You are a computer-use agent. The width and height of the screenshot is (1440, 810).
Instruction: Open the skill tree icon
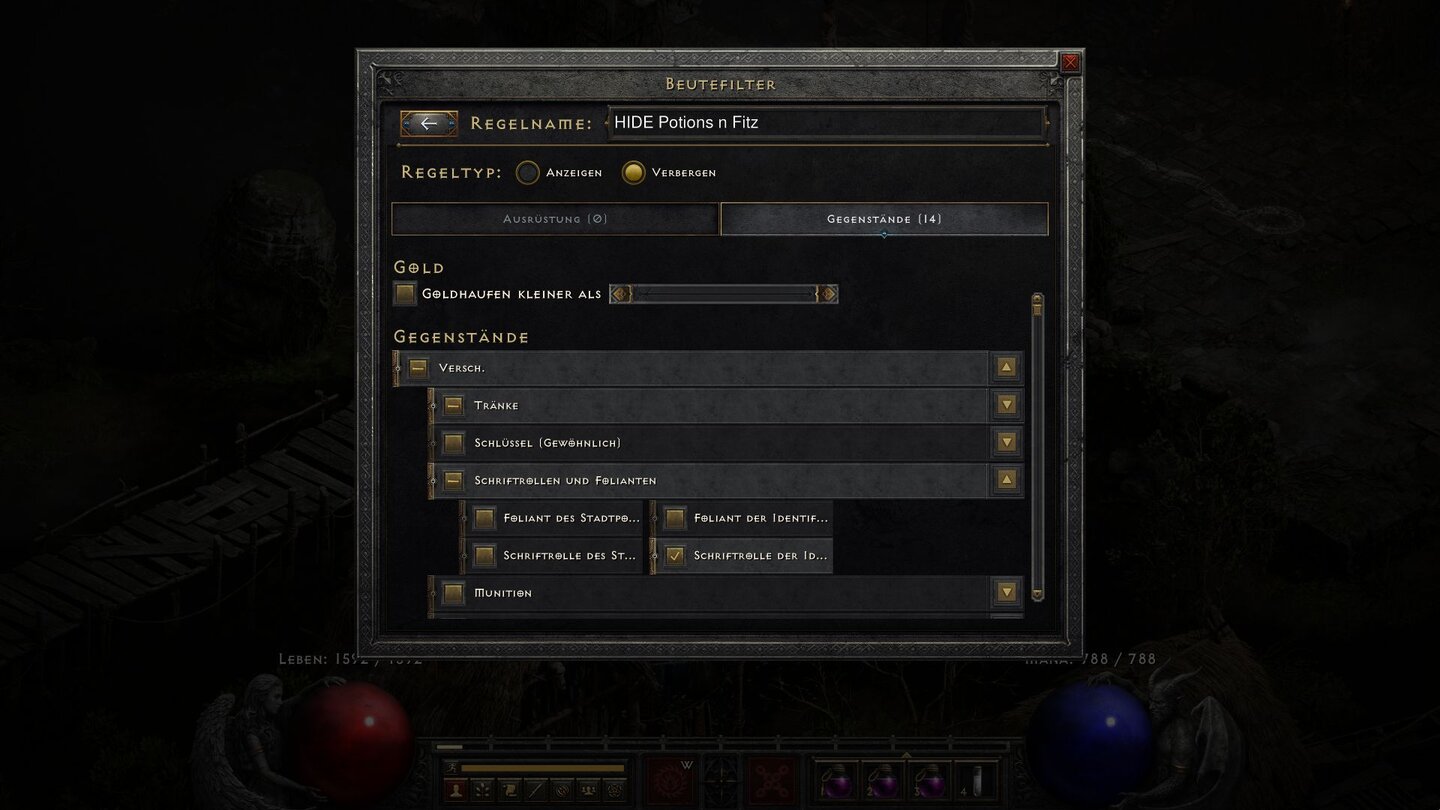(x=483, y=790)
